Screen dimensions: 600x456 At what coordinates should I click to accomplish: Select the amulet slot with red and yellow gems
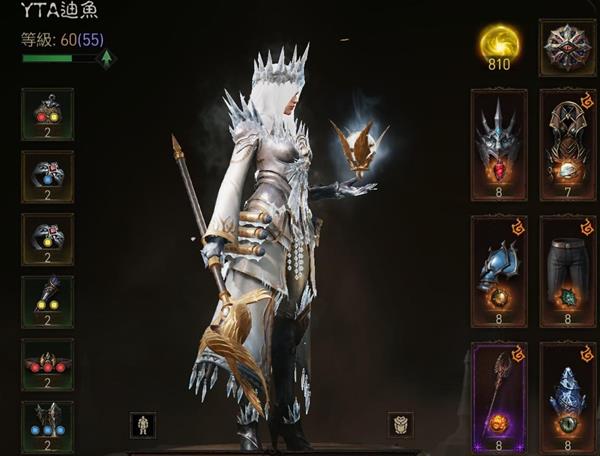[x=47, y=114]
